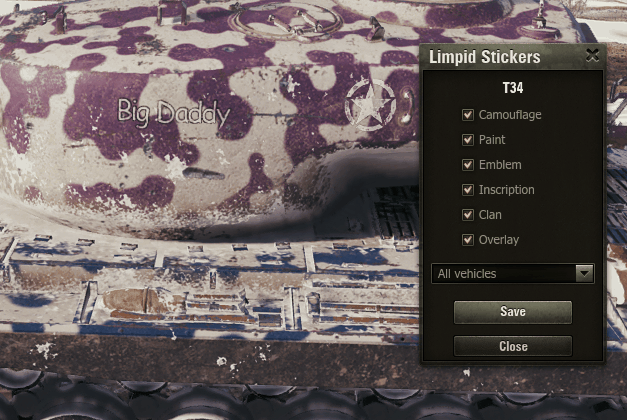Click the Close button
627x420 pixels.
coord(512,346)
